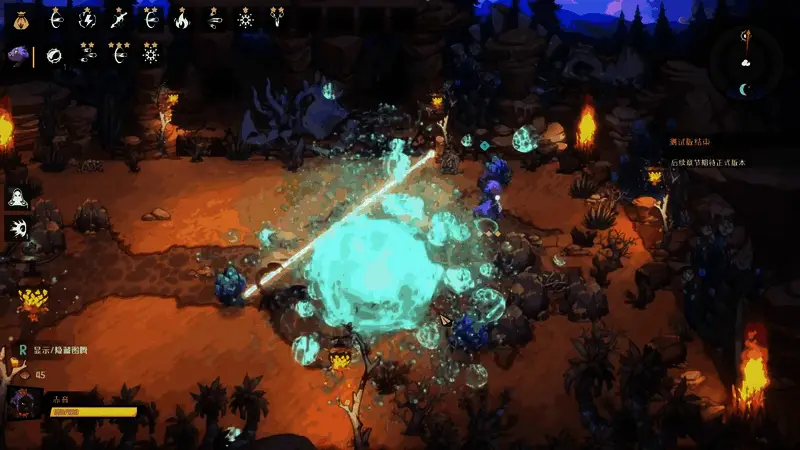Select the two-star comet skill
Screen dimensions: 800x450
87,54
